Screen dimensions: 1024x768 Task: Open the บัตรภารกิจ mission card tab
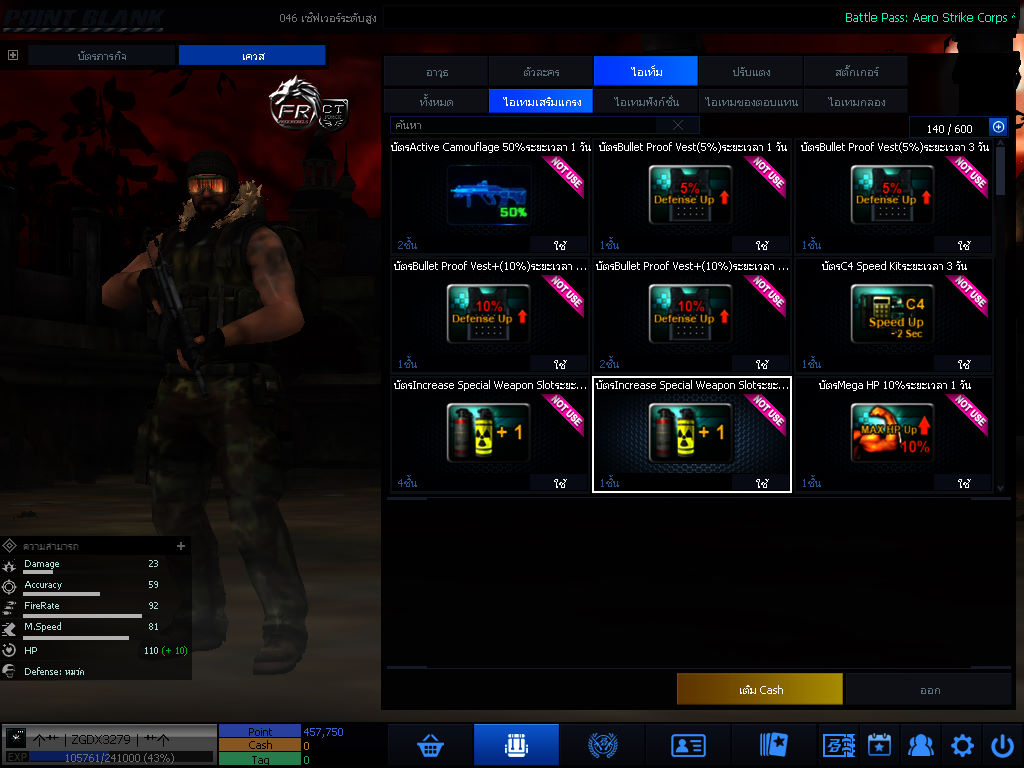tap(102, 56)
